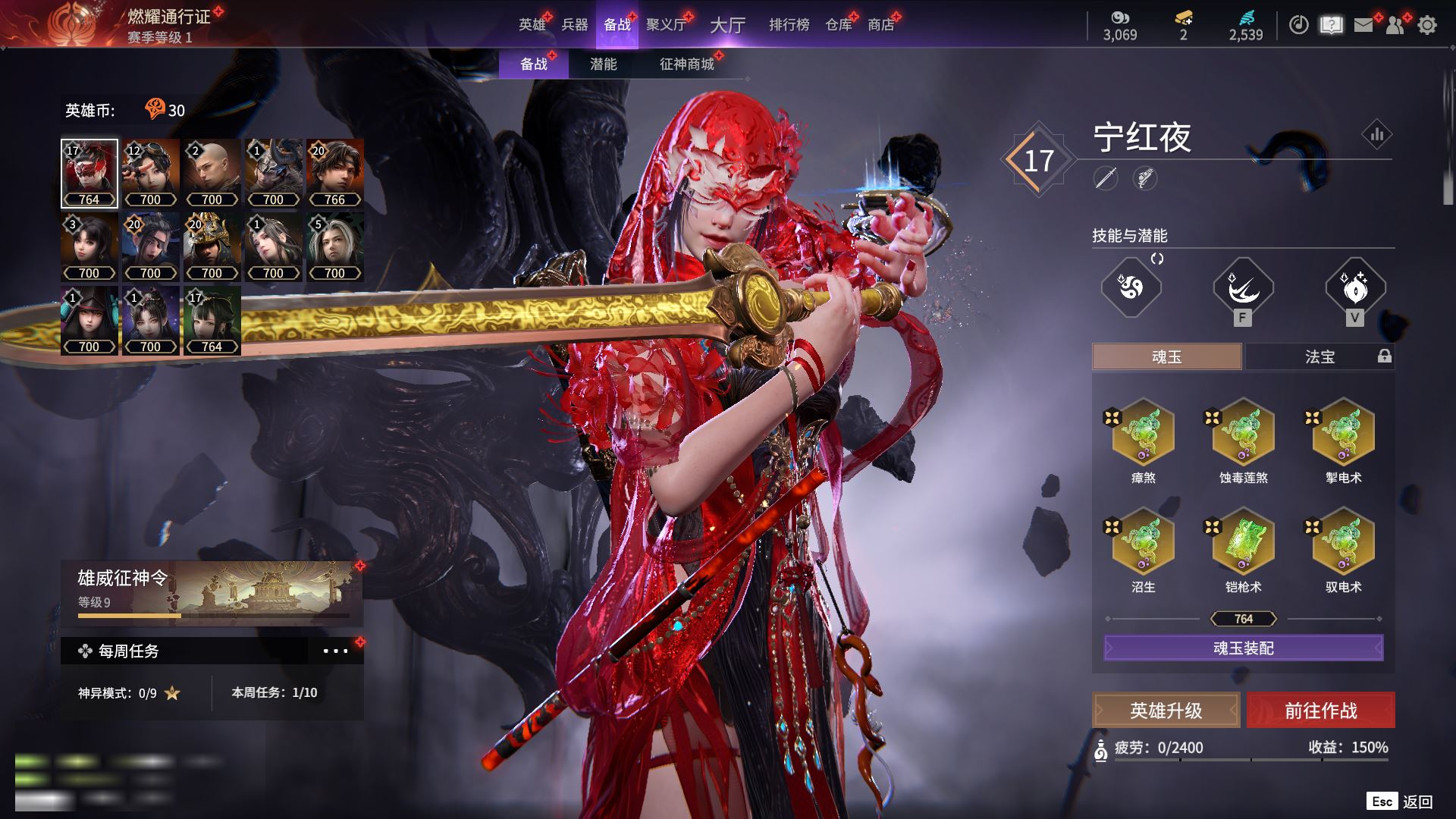Click the 前往作战 red button
The width and height of the screenshot is (1456, 819).
(1320, 711)
